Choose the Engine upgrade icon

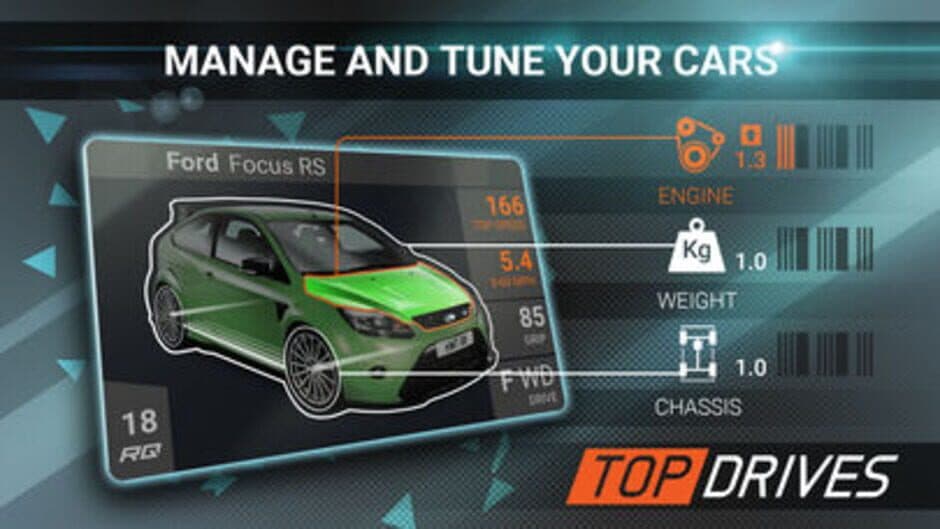698,145
